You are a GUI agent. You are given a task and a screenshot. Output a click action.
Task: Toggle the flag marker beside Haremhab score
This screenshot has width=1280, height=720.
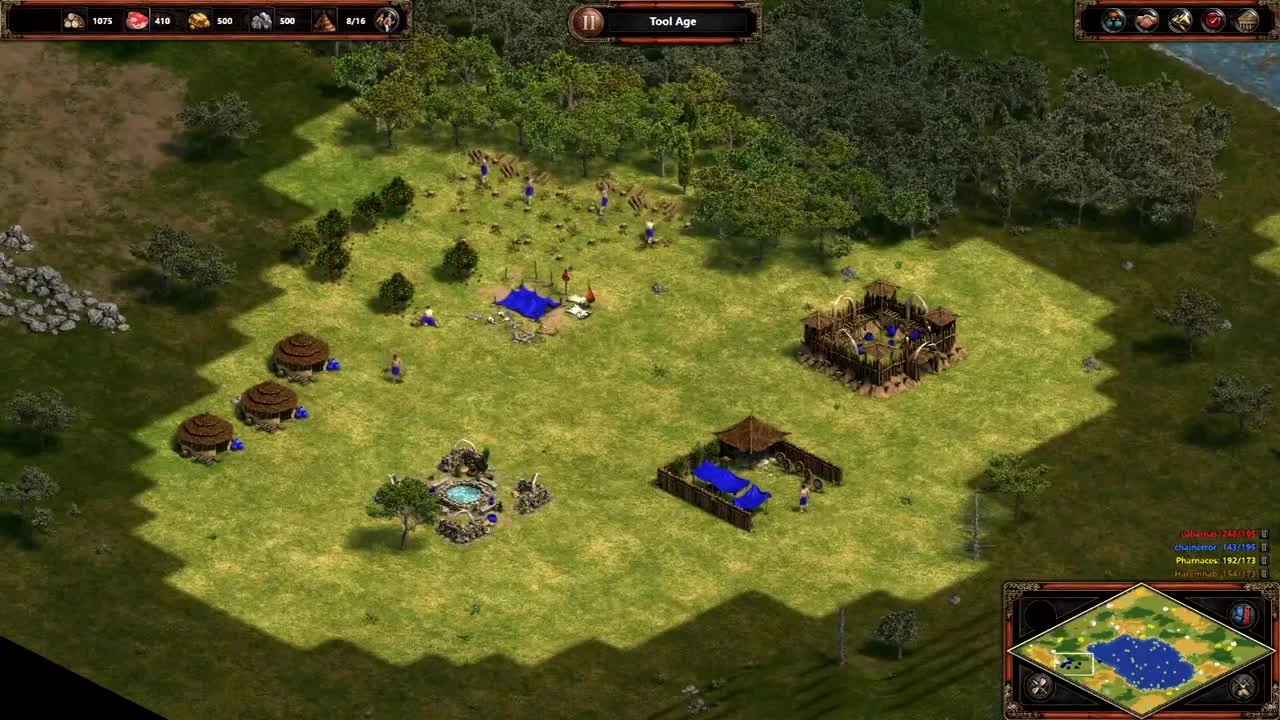tap(1265, 573)
